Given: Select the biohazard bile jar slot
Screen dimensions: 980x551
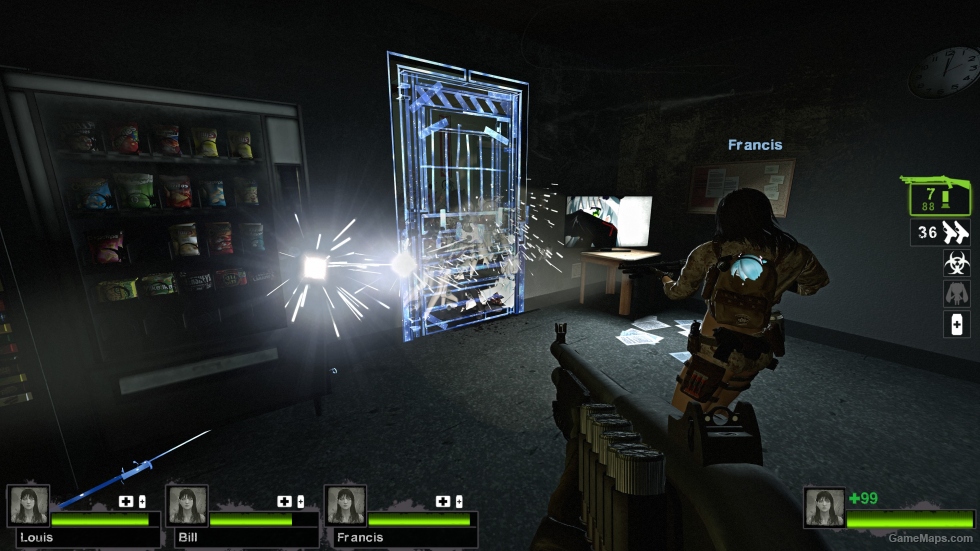Looking at the screenshot, I should (x=956, y=263).
